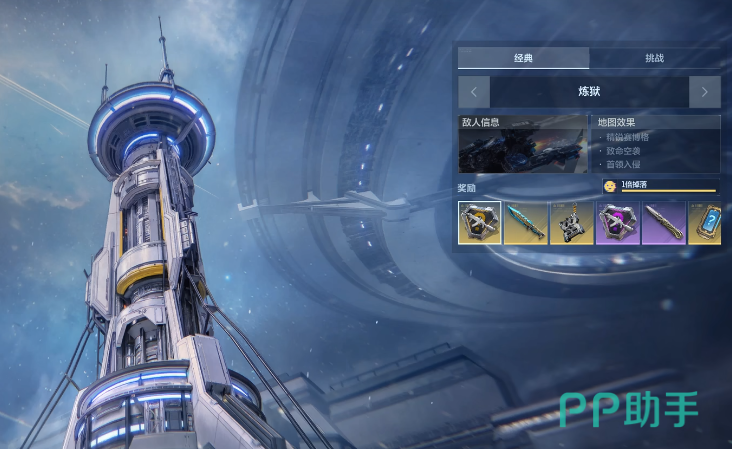Select the blue-bladed knife reward

pyautogui.click(x=525, y=223)
